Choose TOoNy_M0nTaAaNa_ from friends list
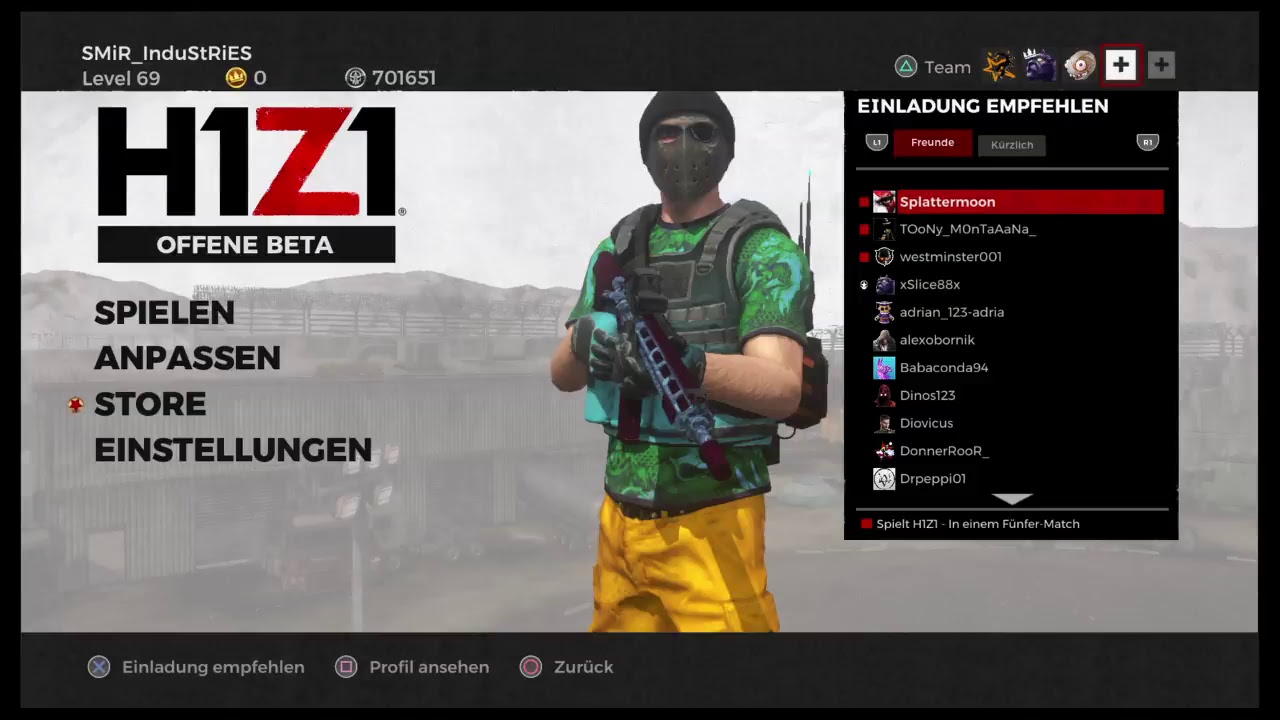The image size is (1280, 720). point(967,229)
